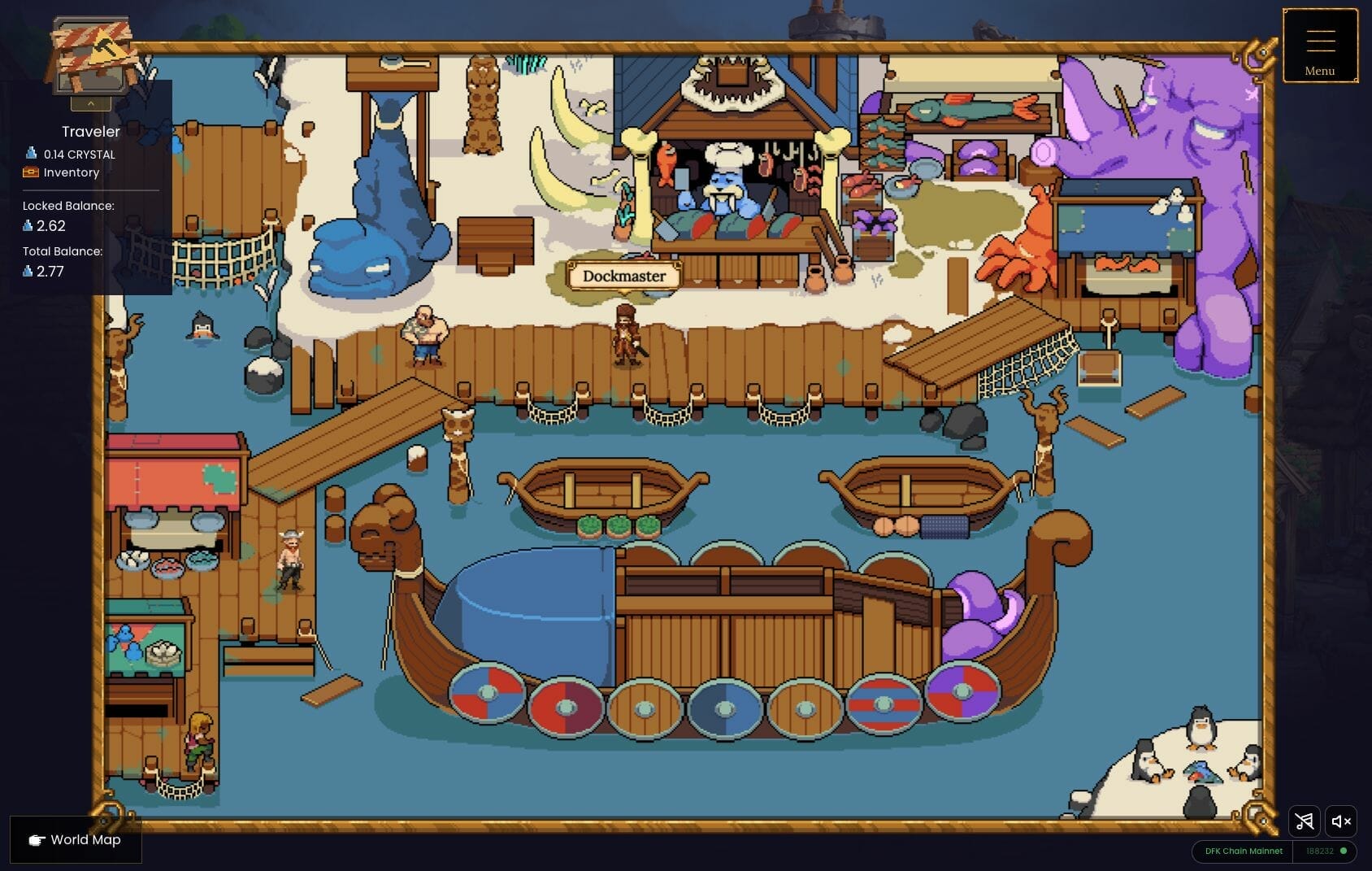Toggle the background music button

pyautogui.click(x=1304, y=821)
